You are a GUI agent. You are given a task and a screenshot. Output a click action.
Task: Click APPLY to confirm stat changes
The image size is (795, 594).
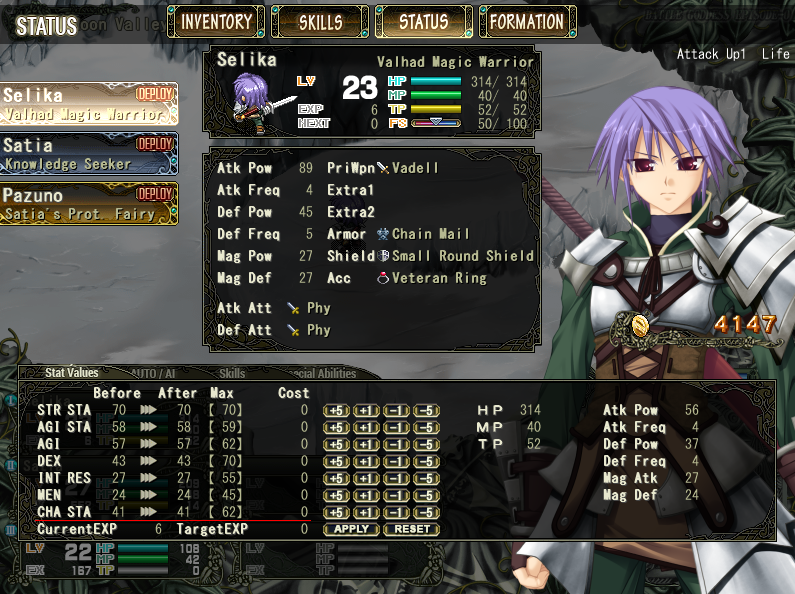pyautogui.click(x=351, y=529)
